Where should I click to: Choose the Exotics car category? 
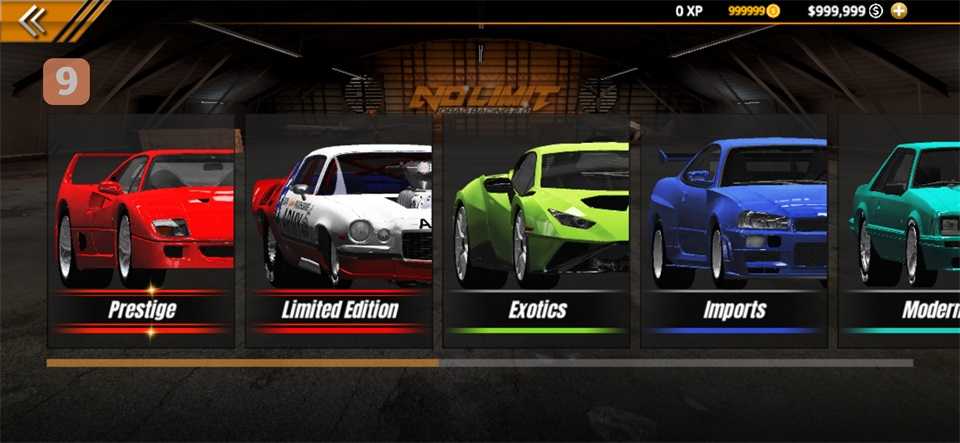tap(536, 232)
